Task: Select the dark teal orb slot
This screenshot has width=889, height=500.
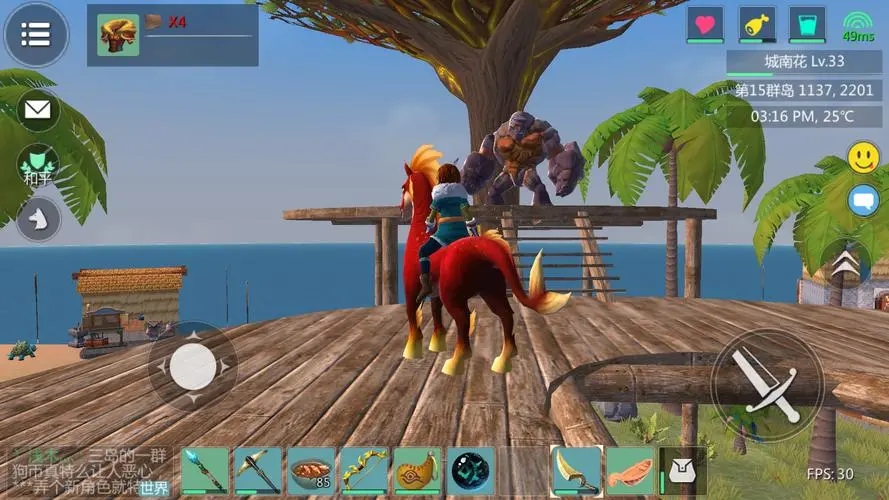Action: coord(470,471)
